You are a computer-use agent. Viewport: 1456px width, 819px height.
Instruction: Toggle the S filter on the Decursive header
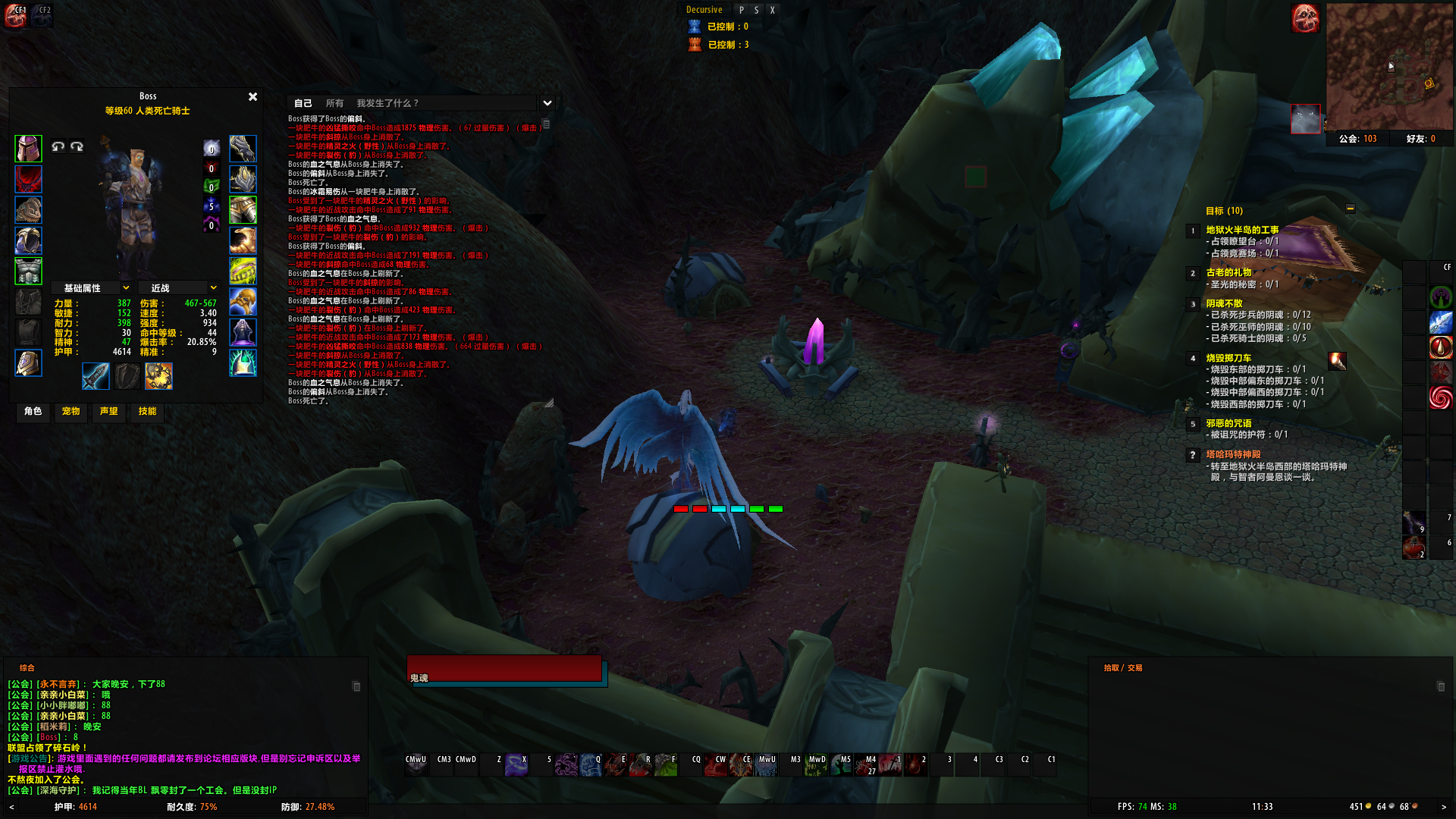757,10
